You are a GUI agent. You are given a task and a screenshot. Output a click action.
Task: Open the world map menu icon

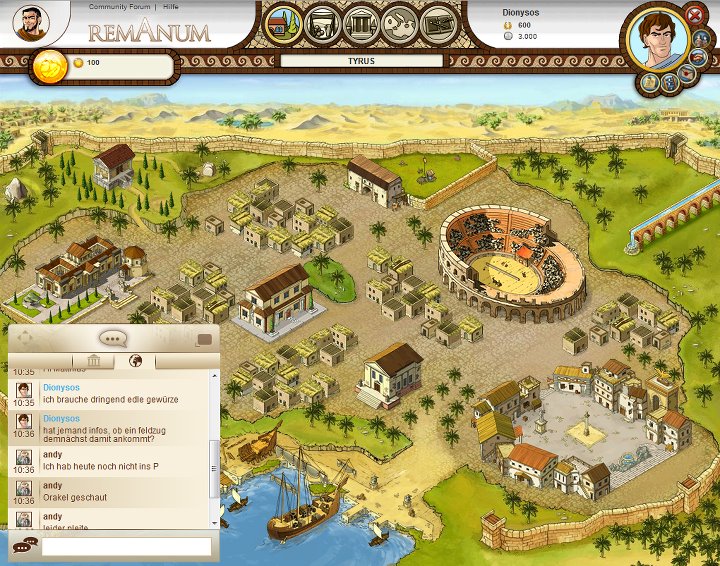(x=399, y=23)
